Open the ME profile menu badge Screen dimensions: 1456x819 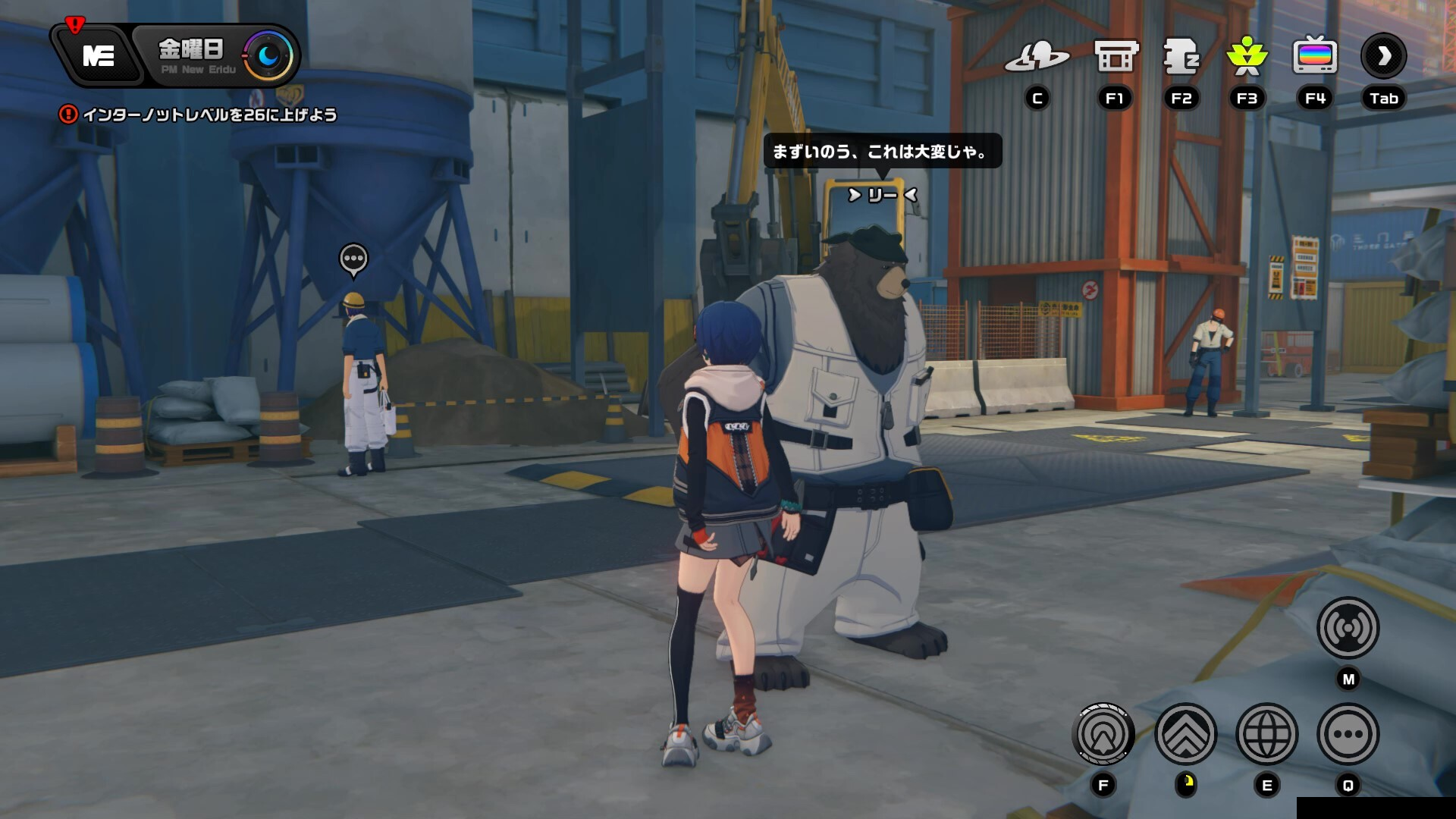[99, 55]
